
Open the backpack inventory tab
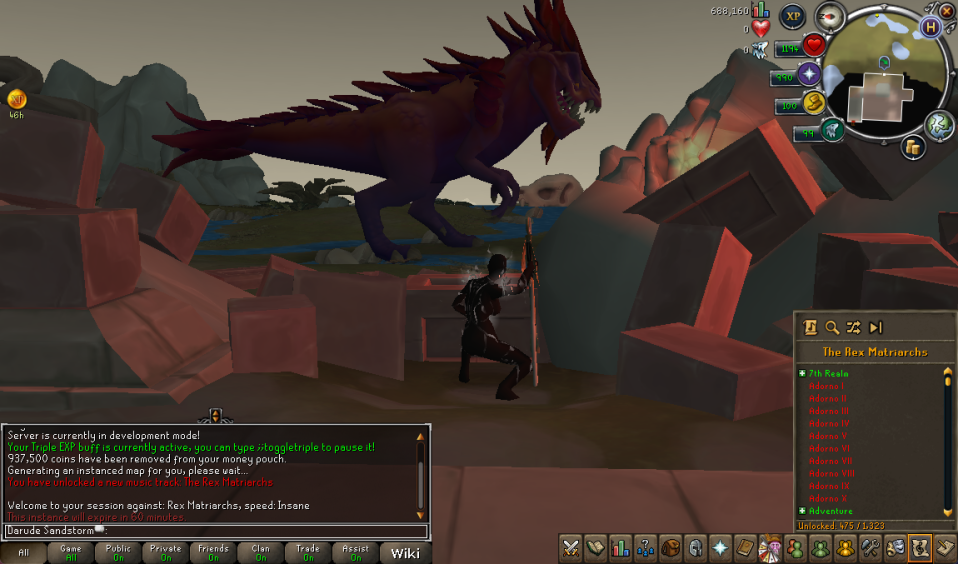669,548
